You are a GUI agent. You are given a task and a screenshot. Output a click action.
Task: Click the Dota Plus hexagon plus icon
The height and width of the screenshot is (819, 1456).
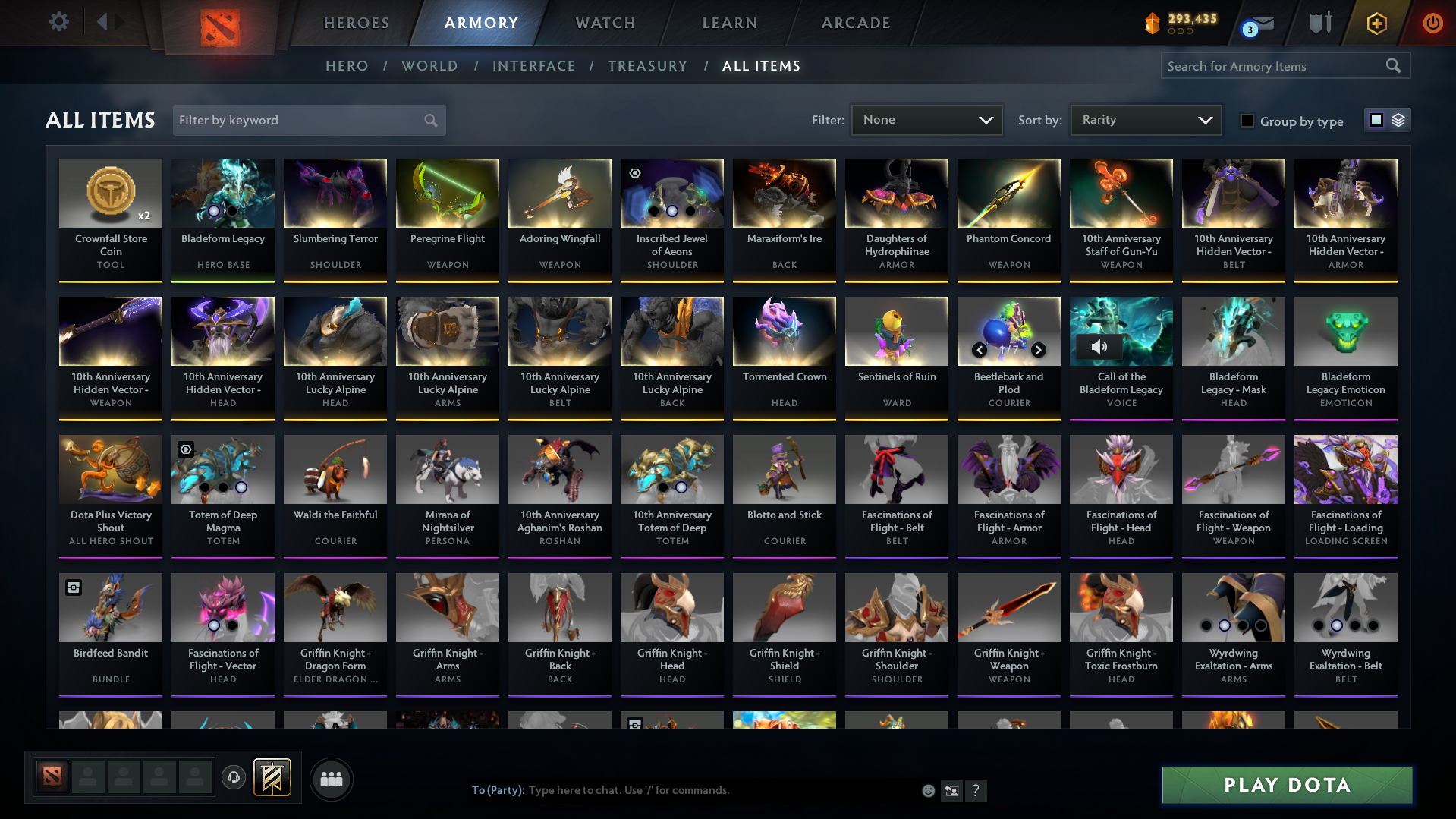tap(1376, 24)
